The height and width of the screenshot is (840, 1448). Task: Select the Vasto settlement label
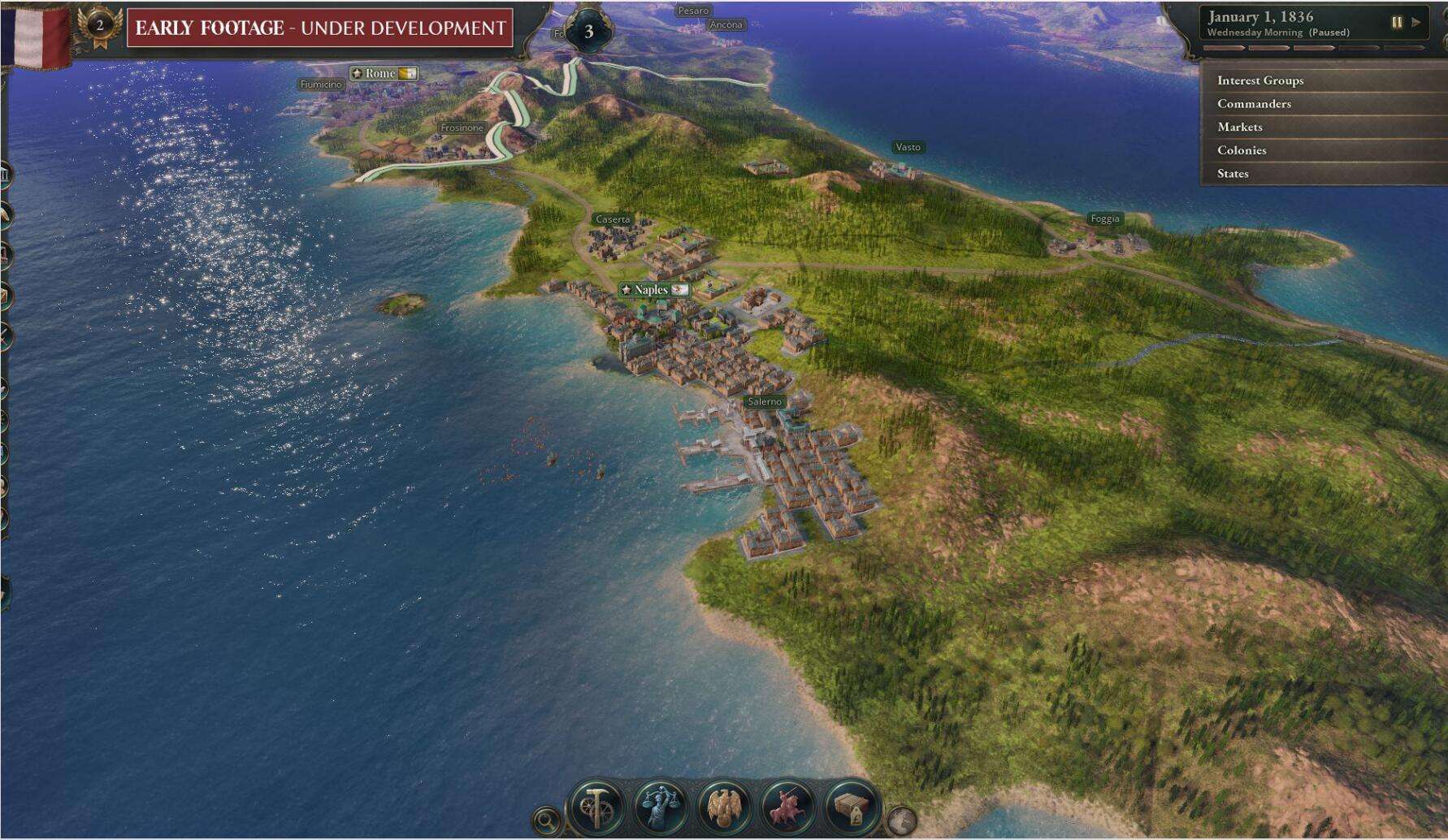(x=908, y=147)
